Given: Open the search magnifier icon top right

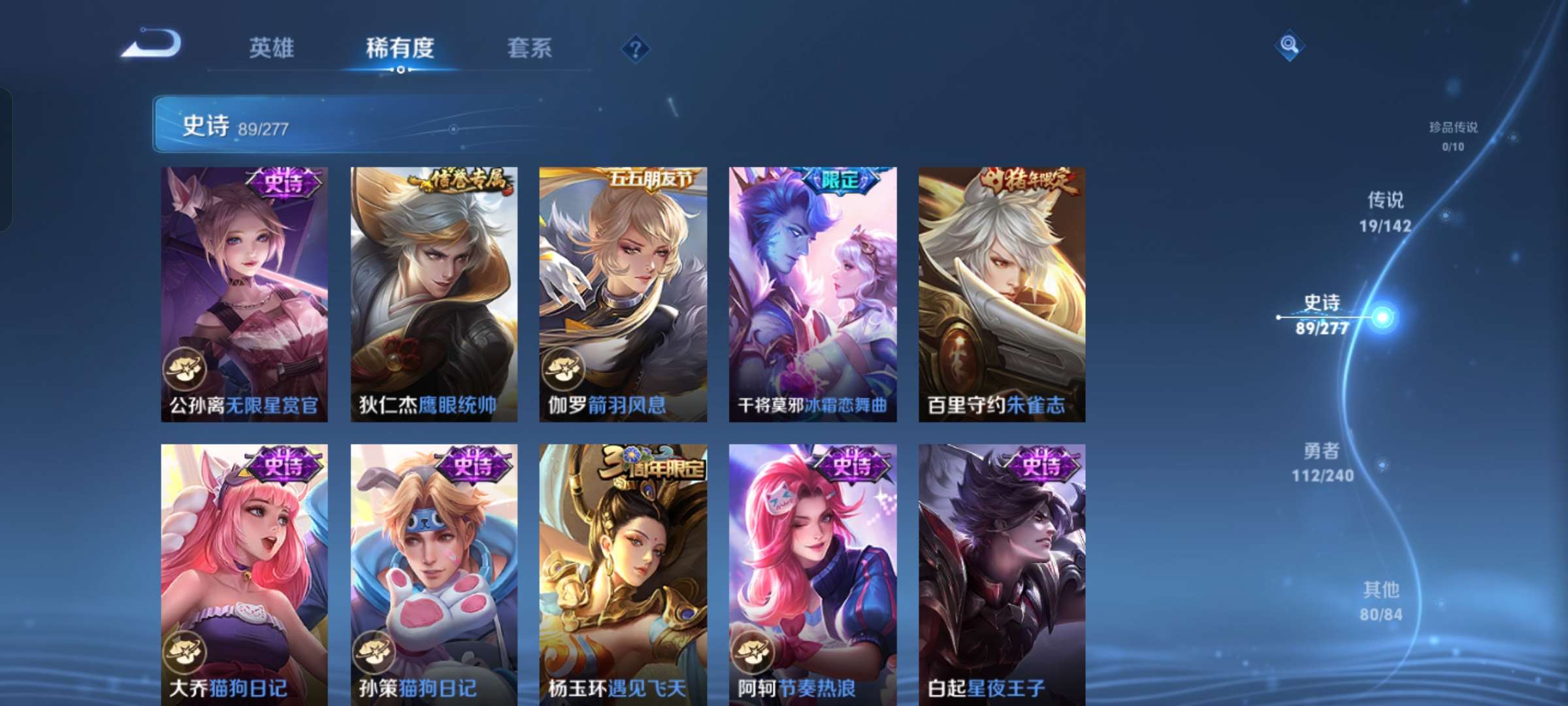Looking at the screenshot, I should [1290, 46].
